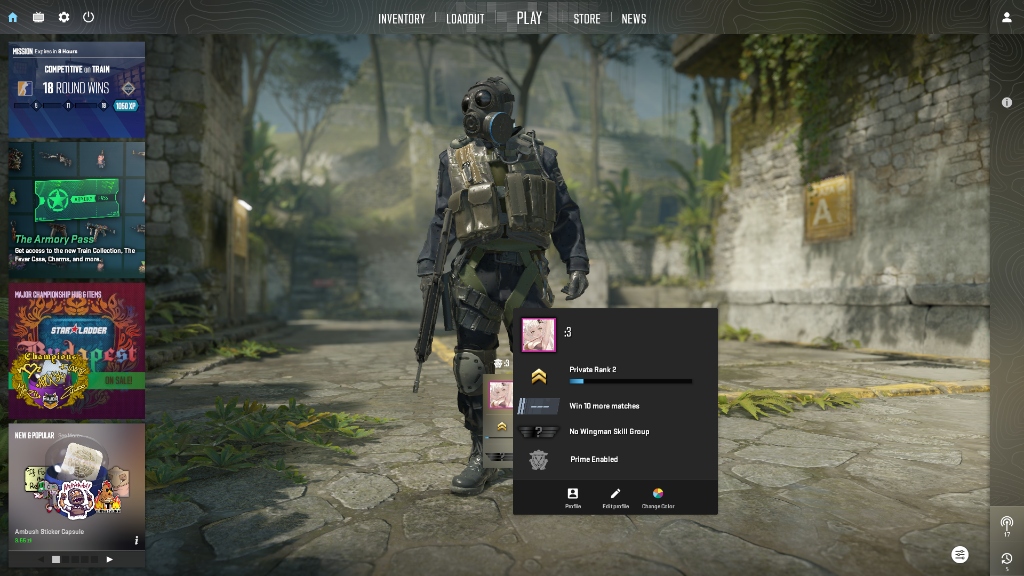This screenshot has height=576, width=1024.
Task: Open The Armory Pass promotion
Action: 77,209
